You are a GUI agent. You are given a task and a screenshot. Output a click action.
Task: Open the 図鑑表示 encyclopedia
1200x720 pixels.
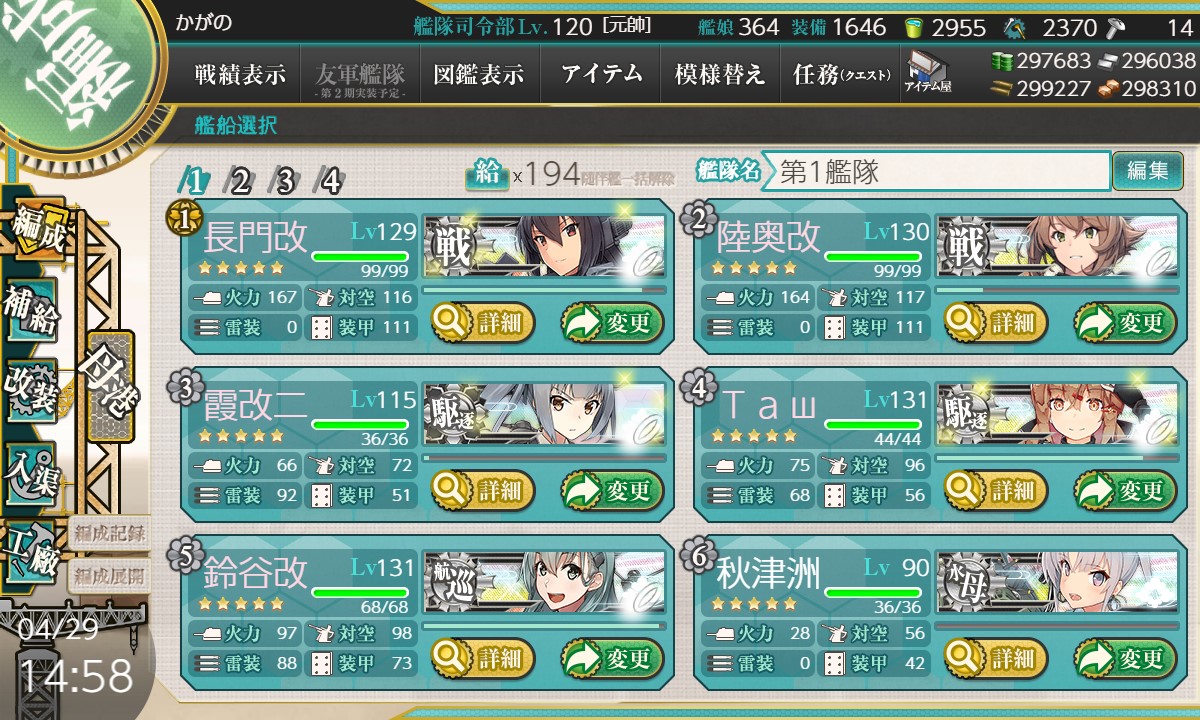(x=479, y=75)
